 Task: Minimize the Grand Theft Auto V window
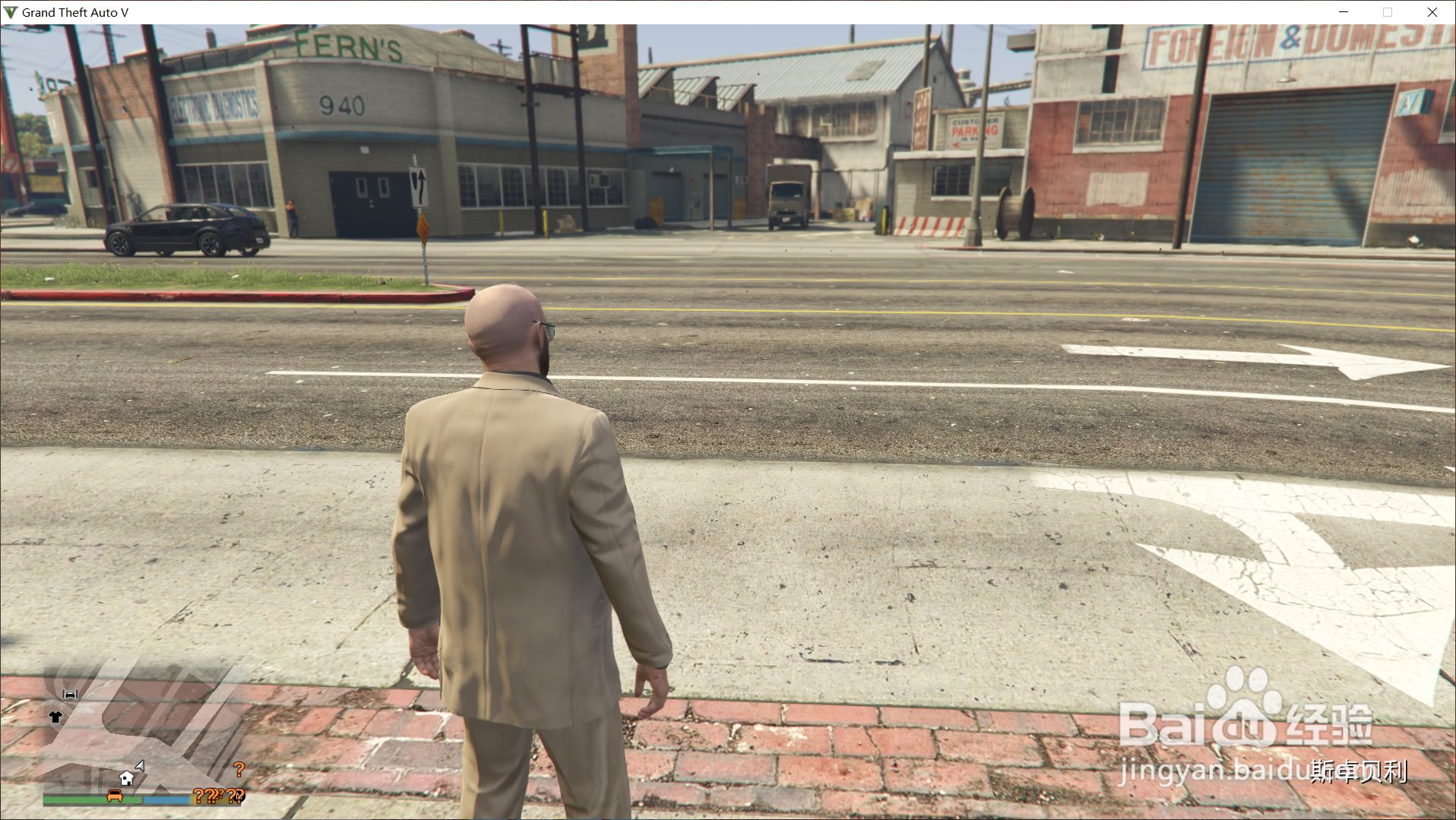pyautogui.click(x=1343, y=12)
